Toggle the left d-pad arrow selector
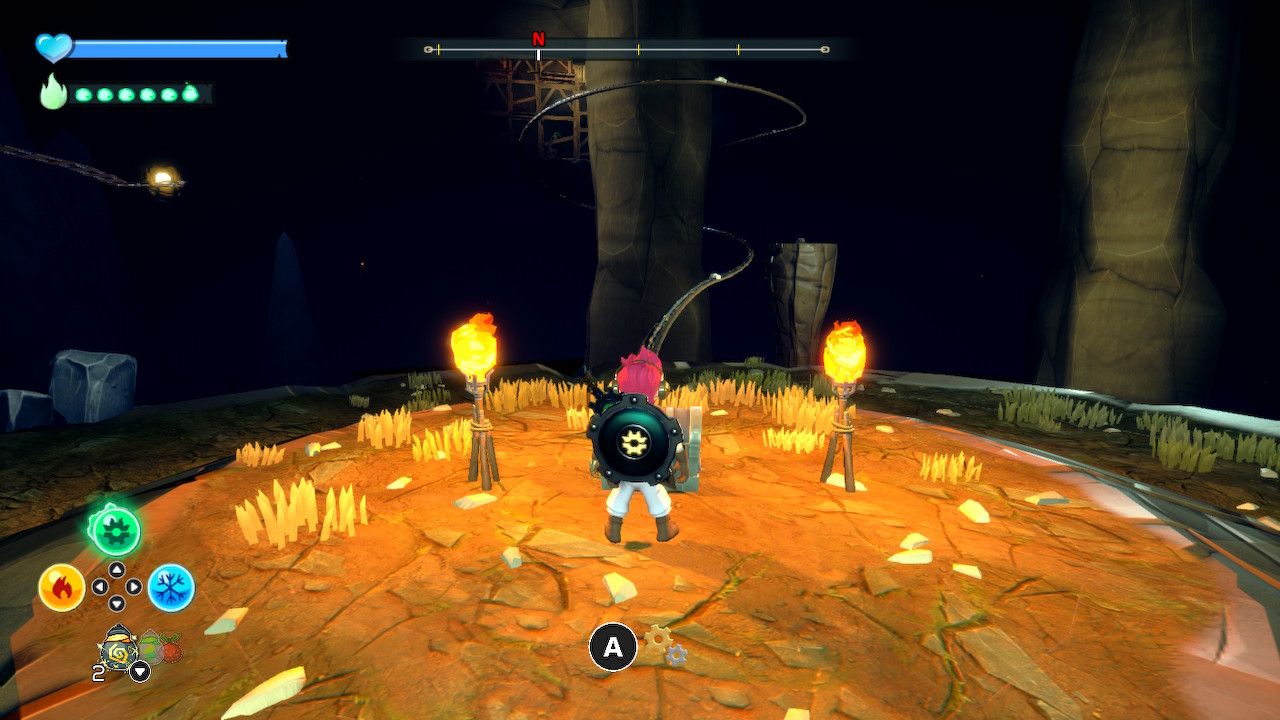Image resolution: width=1280 pixels, height=720 pixels. (x=101, y=585)
